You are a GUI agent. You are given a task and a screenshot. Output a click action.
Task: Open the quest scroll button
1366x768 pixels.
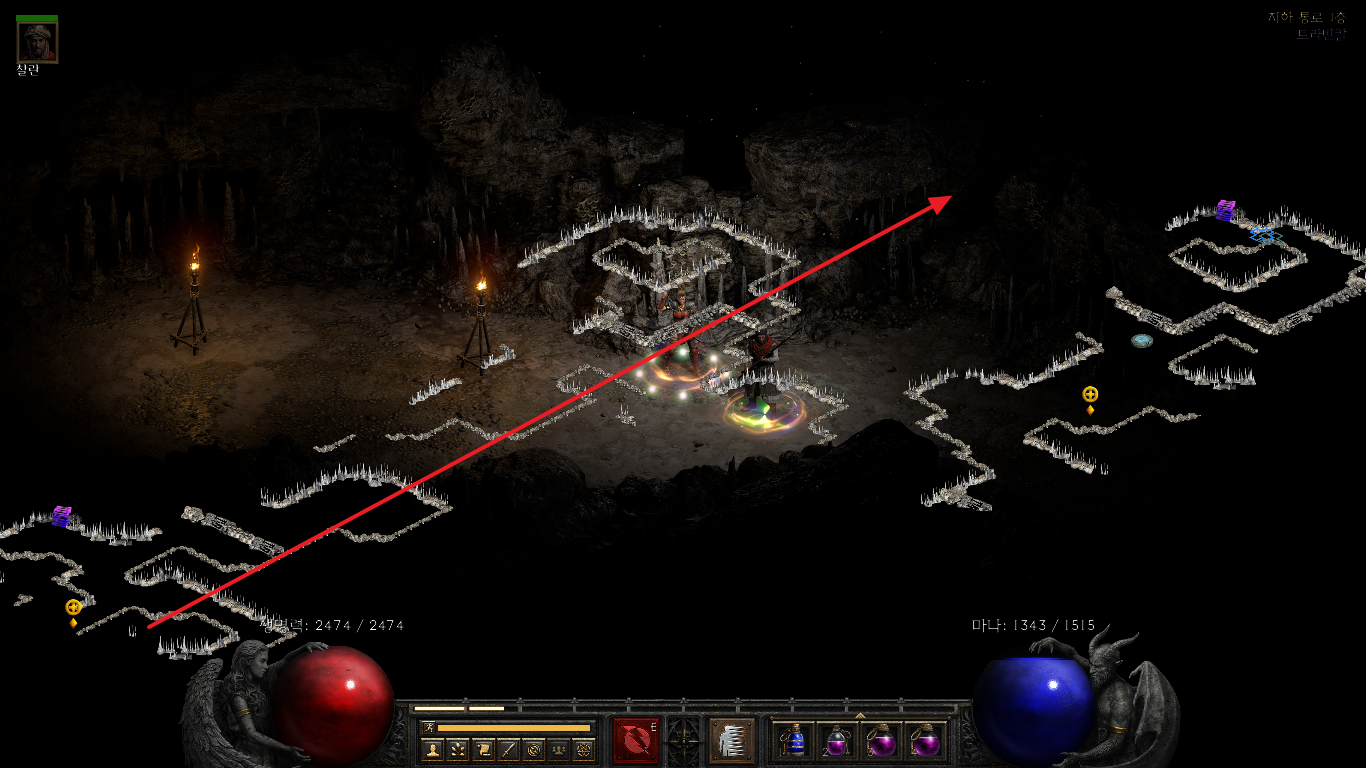click(x=483, y=749)
